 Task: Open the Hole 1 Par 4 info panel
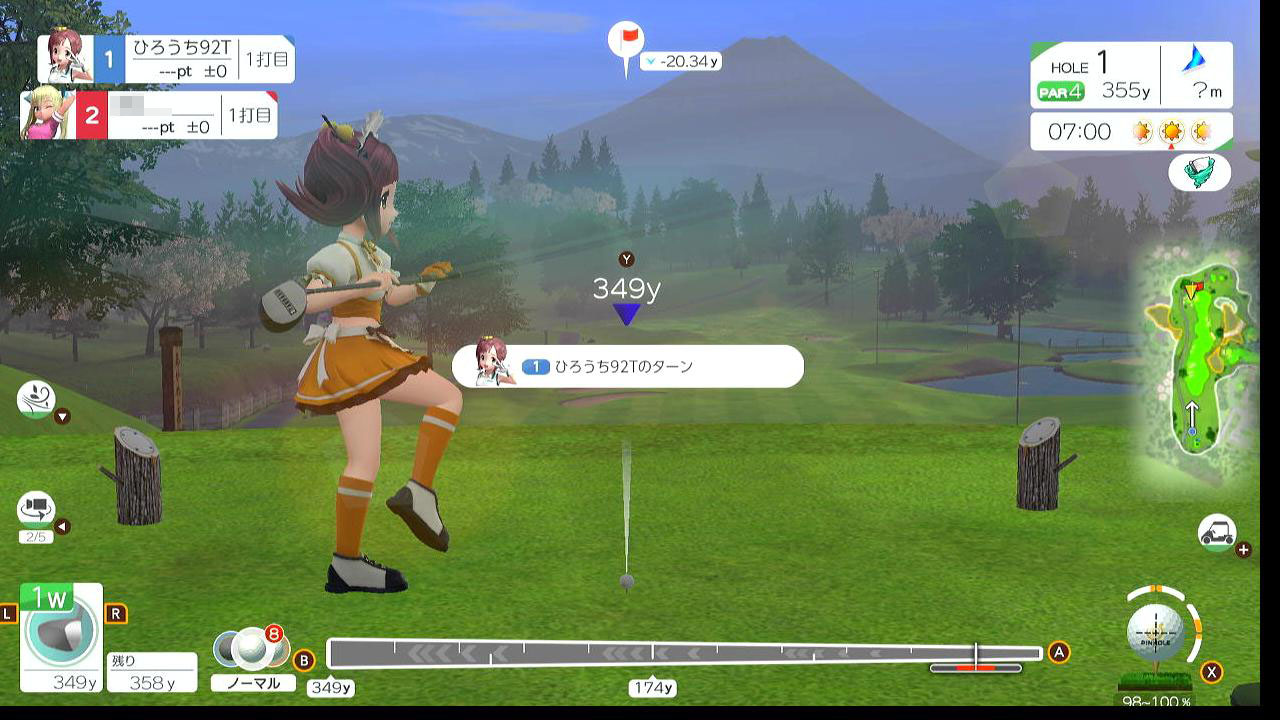(1131, 77)
